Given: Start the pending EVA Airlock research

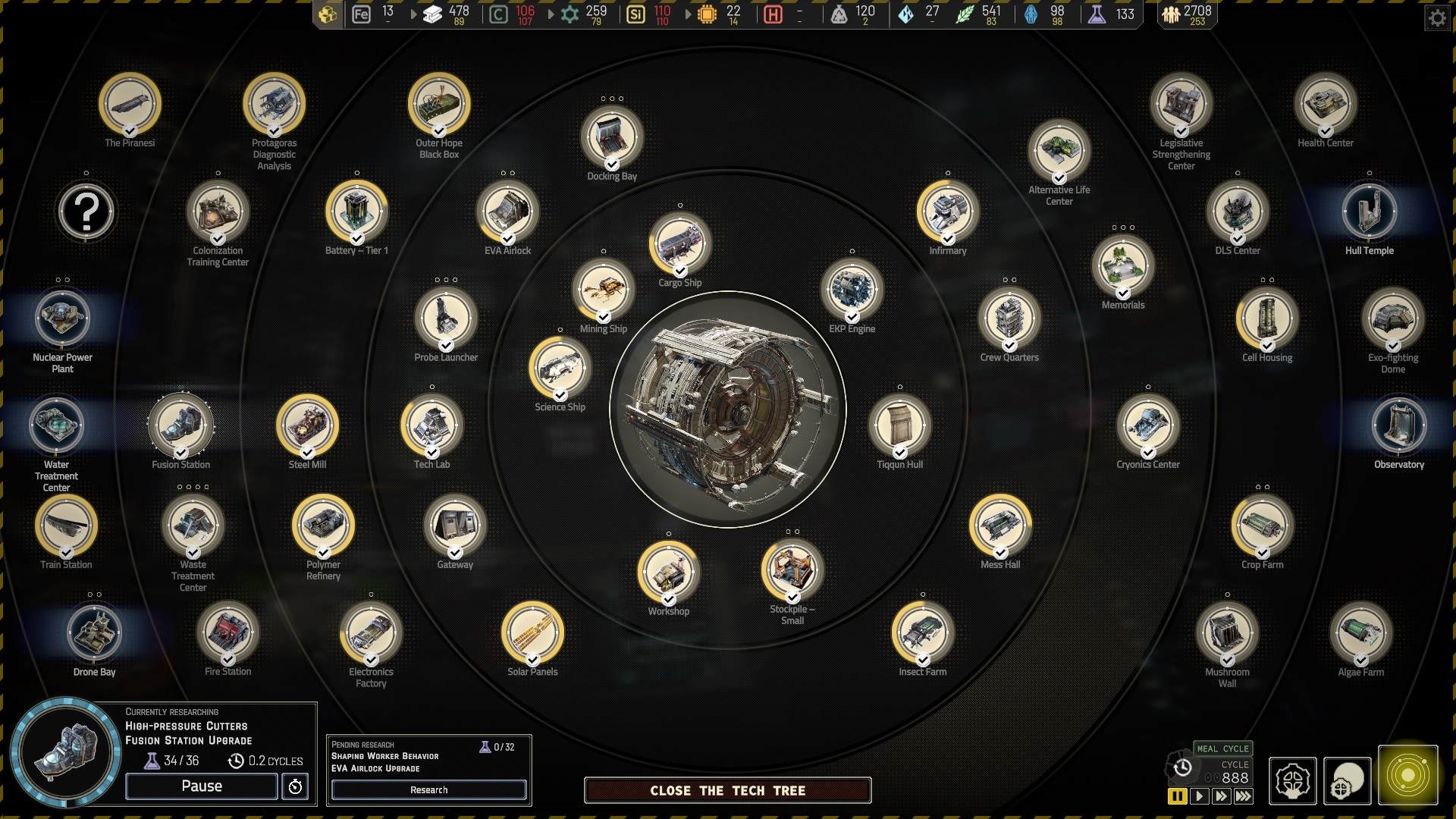Looking at the screenshot, I should (x=428, y=790).
